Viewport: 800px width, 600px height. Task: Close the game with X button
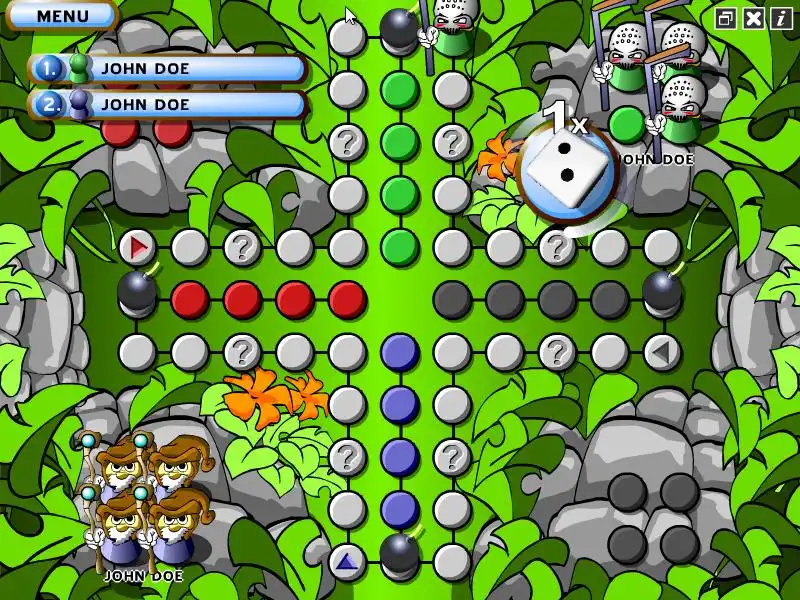(x=754, y=18)
